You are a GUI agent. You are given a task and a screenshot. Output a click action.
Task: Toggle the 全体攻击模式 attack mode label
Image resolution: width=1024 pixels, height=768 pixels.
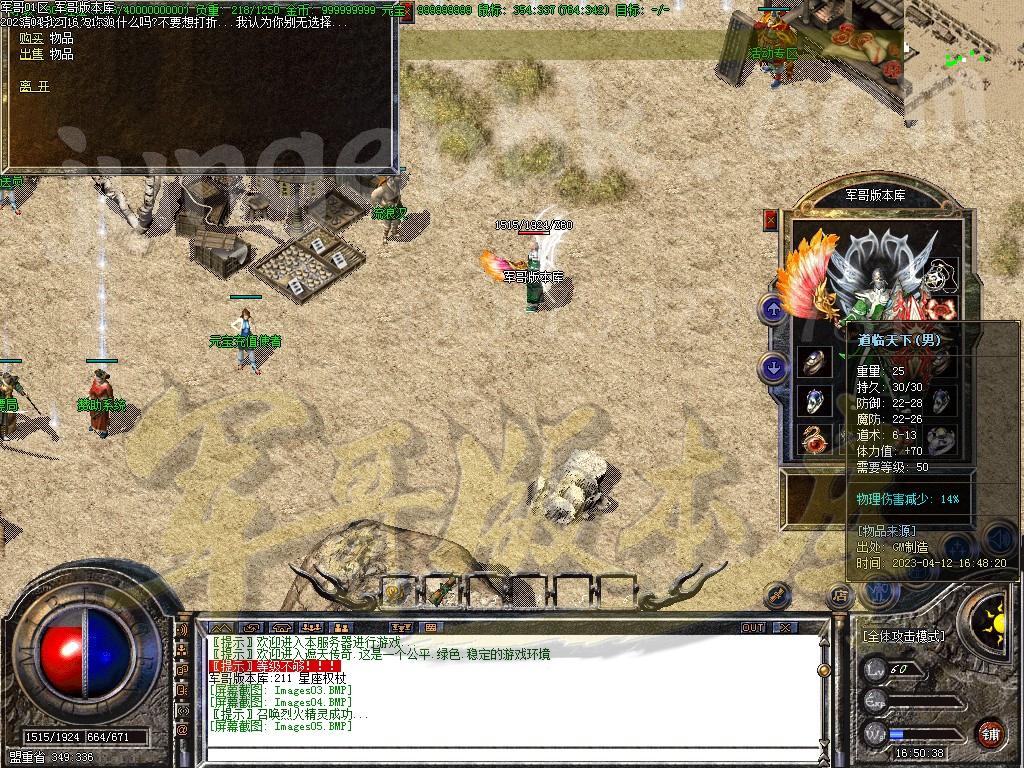click(903, 636)
